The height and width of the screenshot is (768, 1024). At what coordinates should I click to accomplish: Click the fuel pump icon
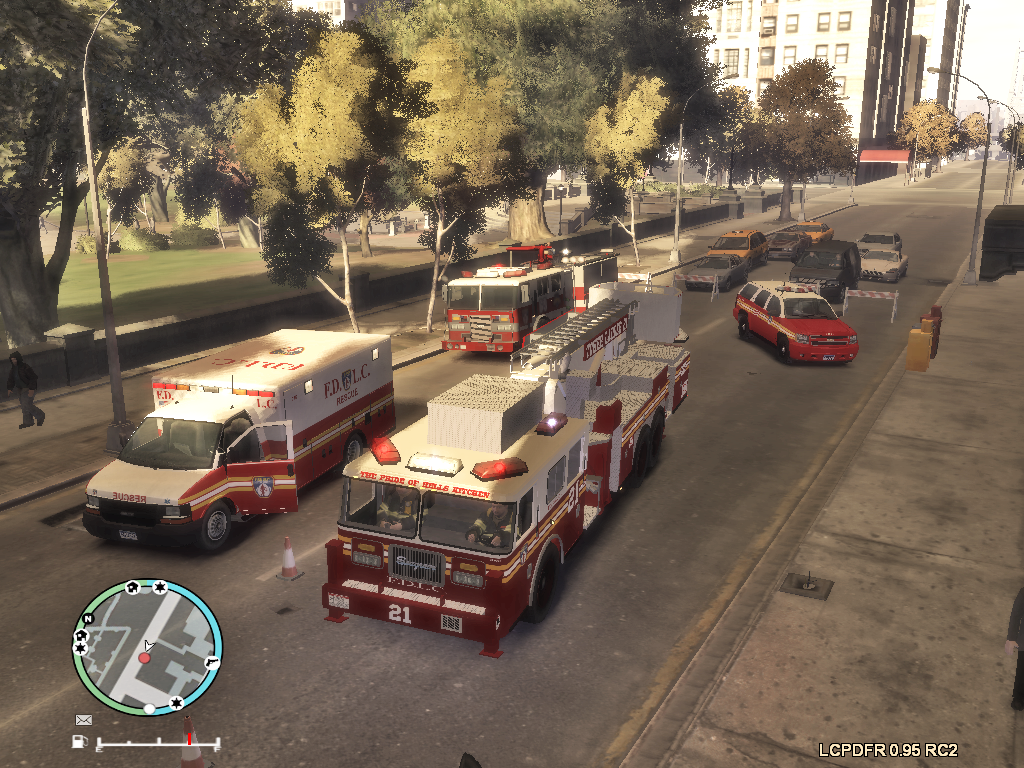(x=79, y=741)
